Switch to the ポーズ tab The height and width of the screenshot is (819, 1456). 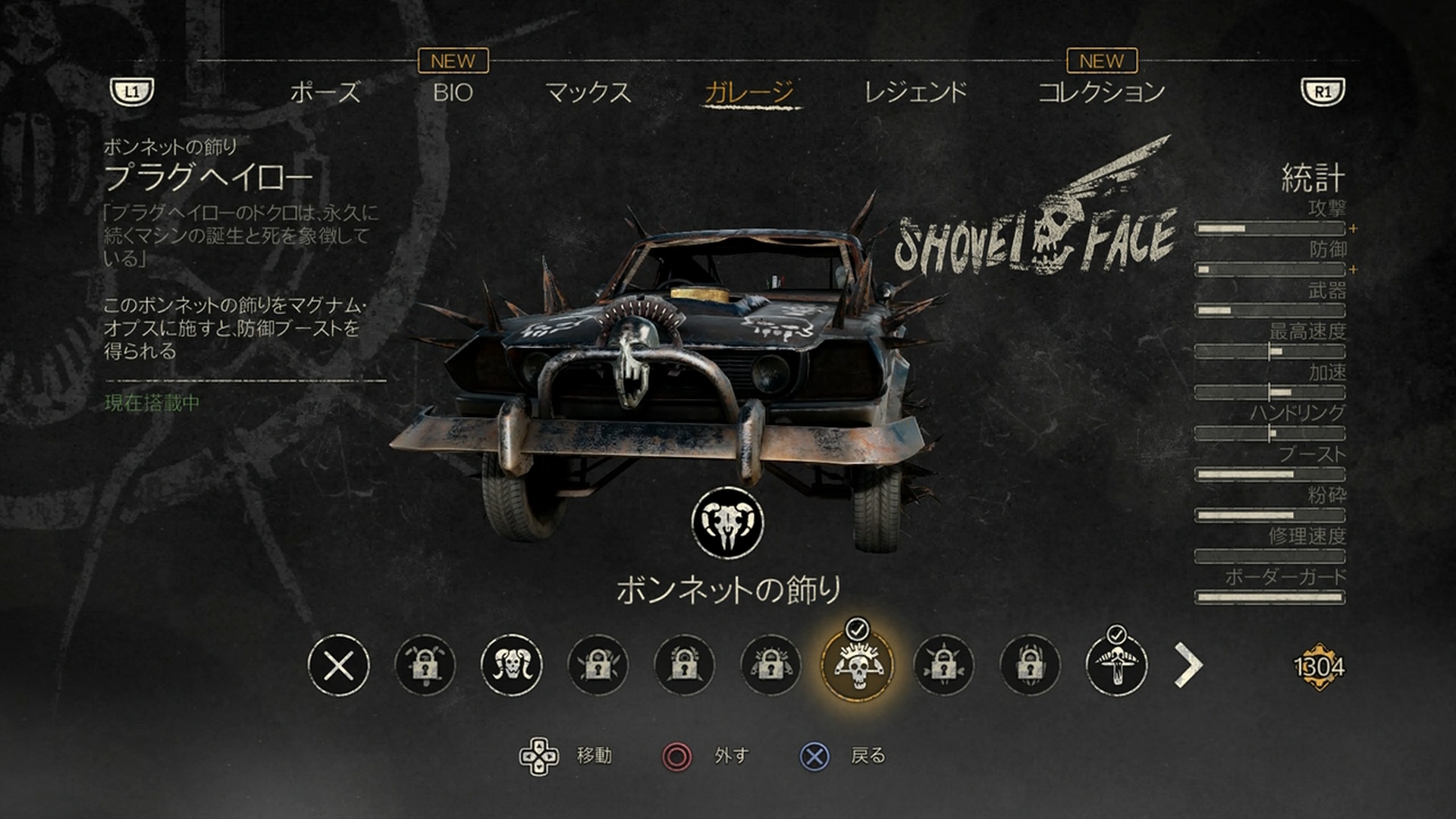(325, 93)
